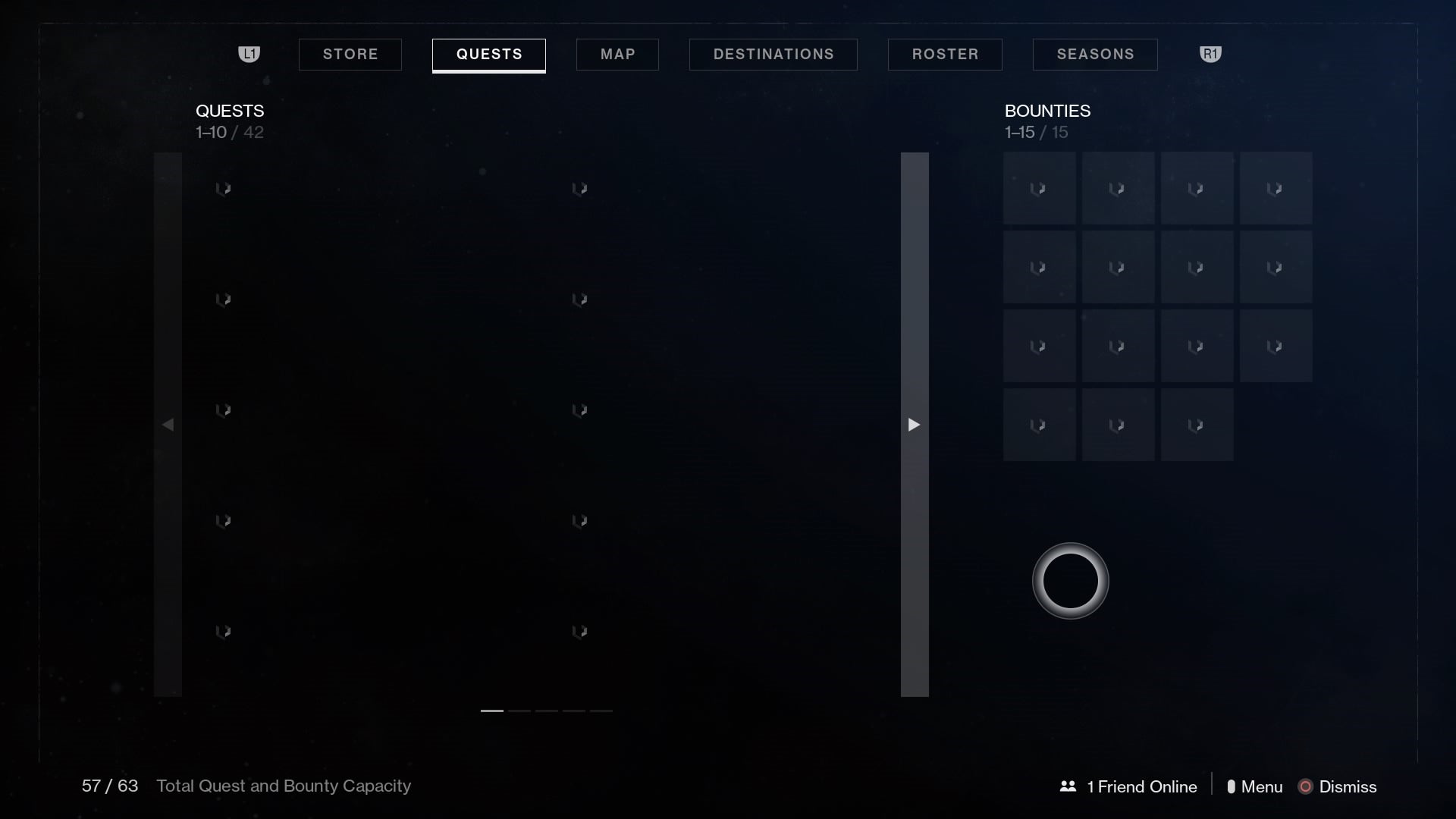Click the left page navigation arrow
The width and height of the screenshot is (1456, 819).
[x=168, y=425]
